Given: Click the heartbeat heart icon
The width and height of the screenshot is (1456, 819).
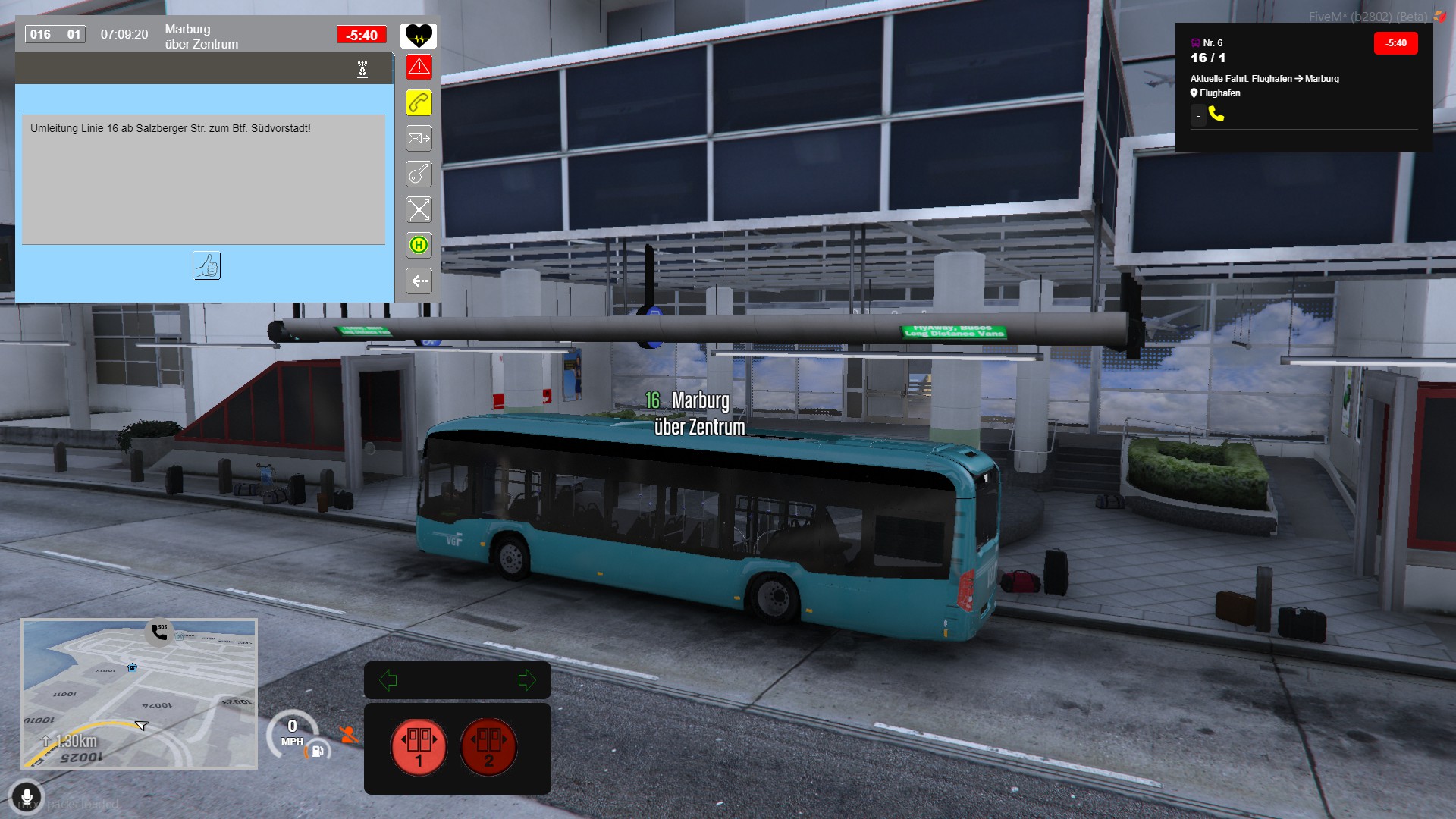Looking at the screenshot, I should click(419, 35).
